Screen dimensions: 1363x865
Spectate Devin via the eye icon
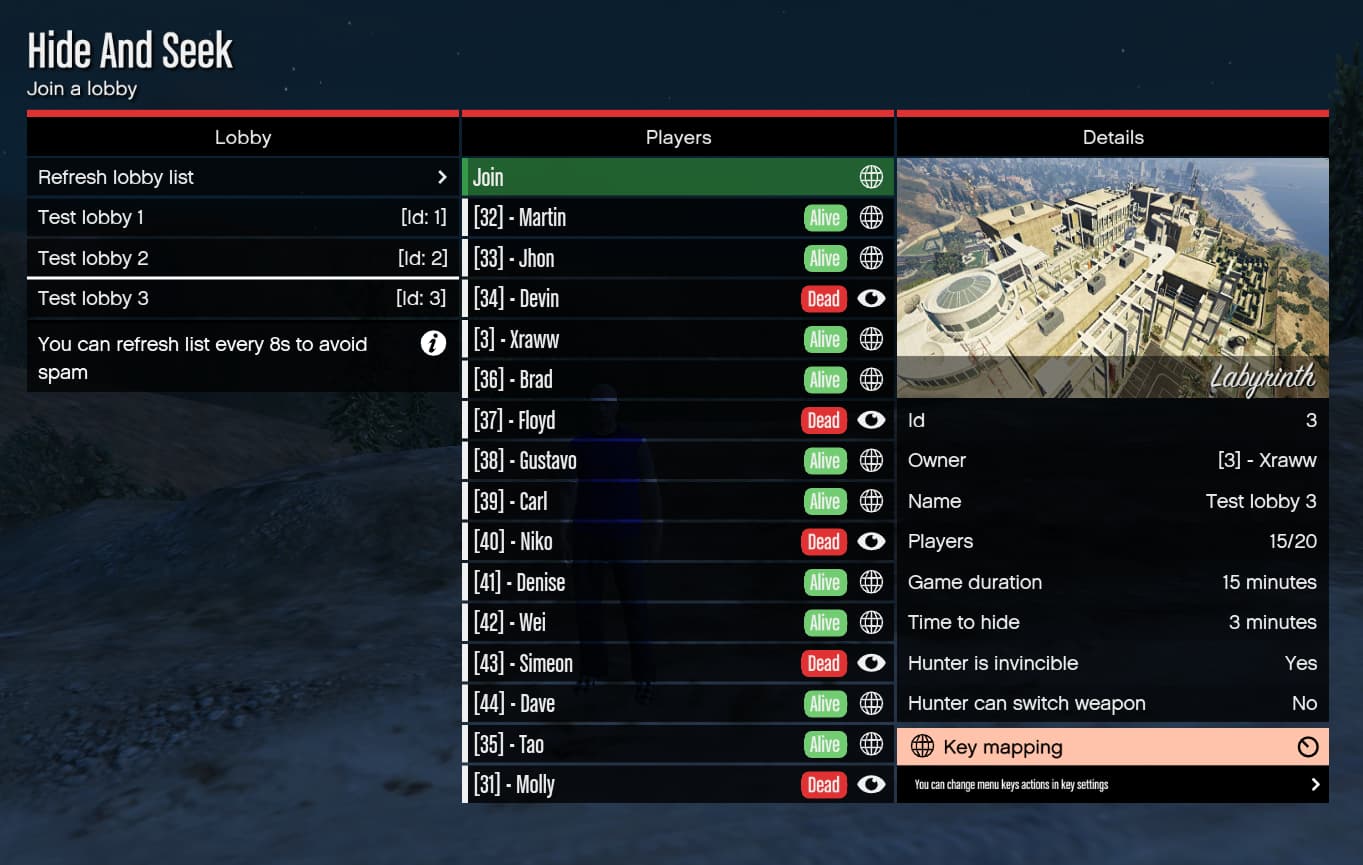coord(871,298)
